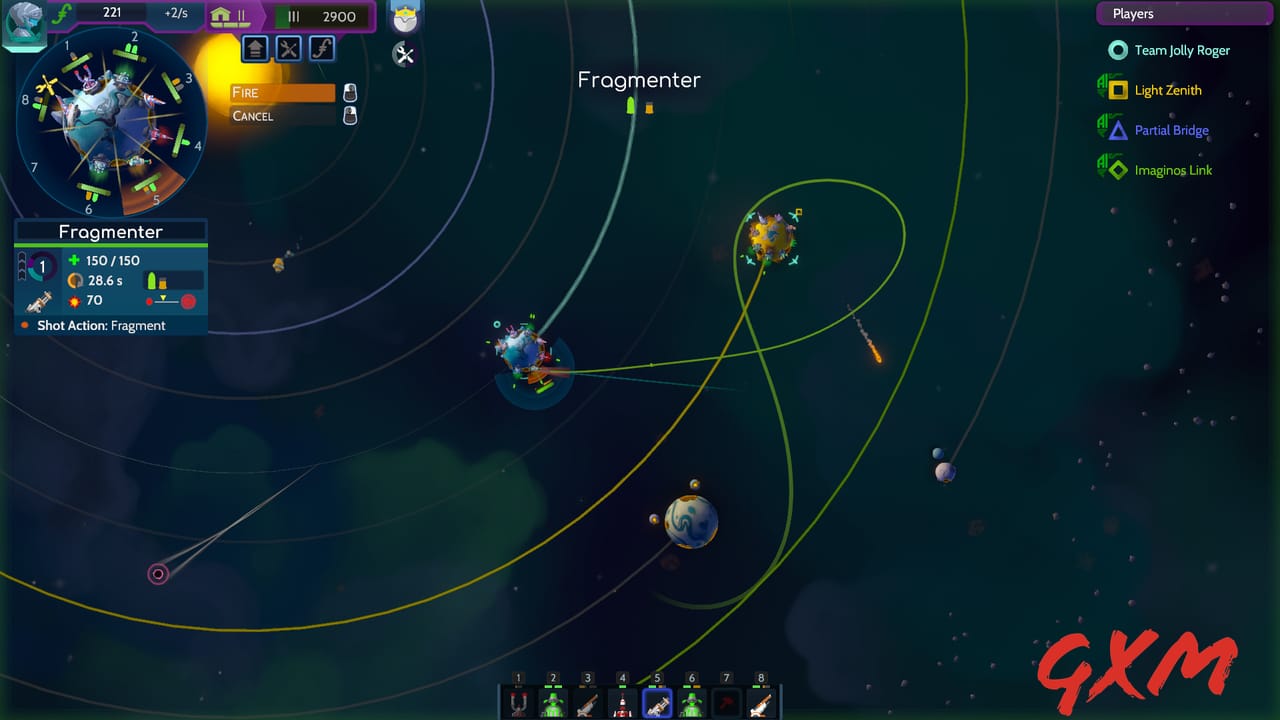The image size is (1280, 720).
Task: Open the wrench tools icon near the top-right corner
Action: (405, 55)
